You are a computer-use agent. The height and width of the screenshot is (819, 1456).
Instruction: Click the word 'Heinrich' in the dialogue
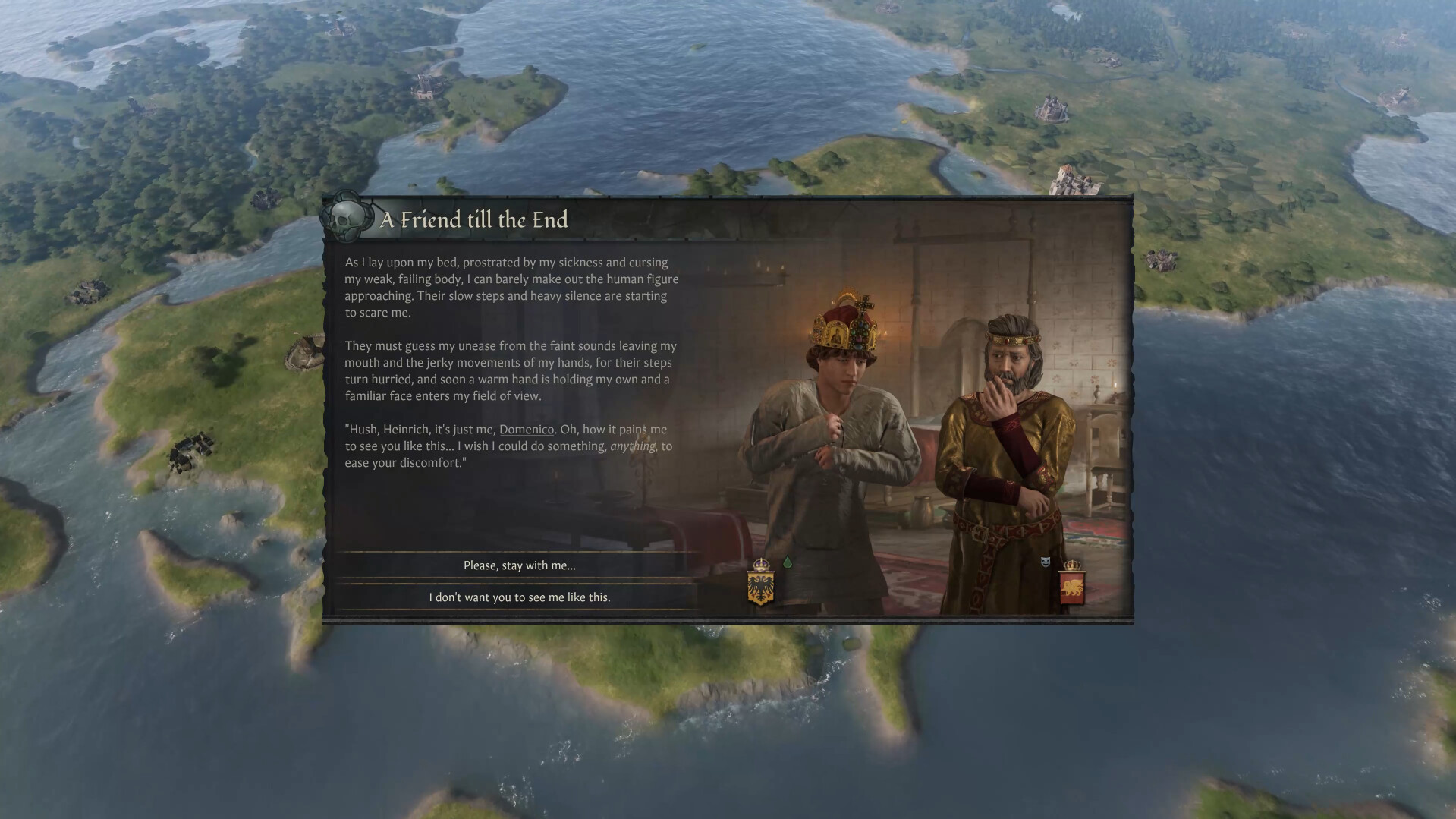pyautogui.click(x=406, y=429)
